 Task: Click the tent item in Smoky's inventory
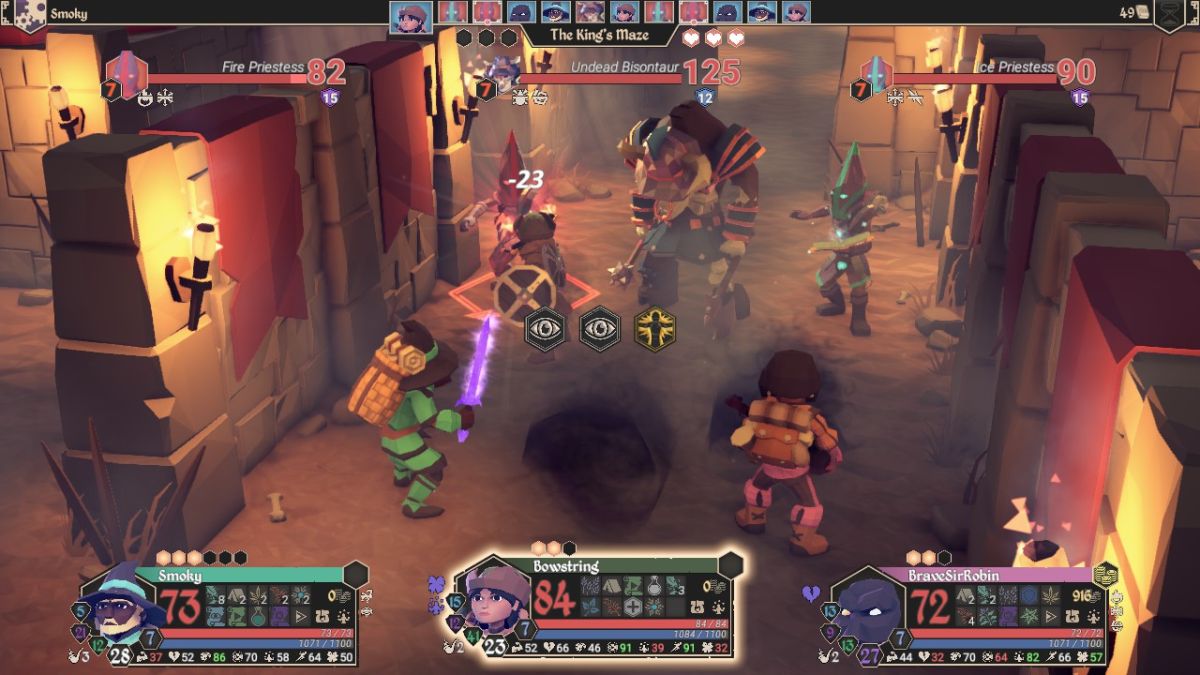237,596
